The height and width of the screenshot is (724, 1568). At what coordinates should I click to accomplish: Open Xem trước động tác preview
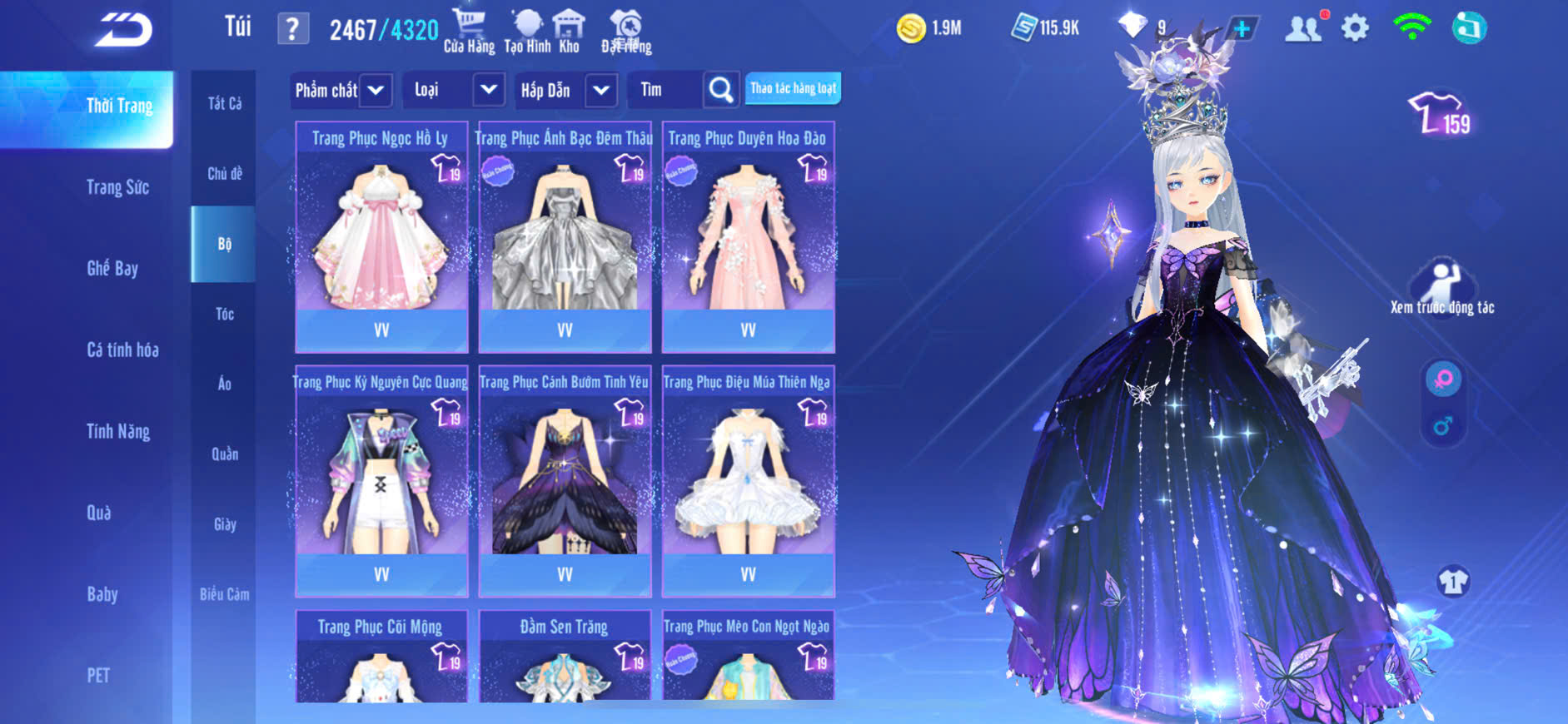pyautogui.click(x=1441, y=287)
